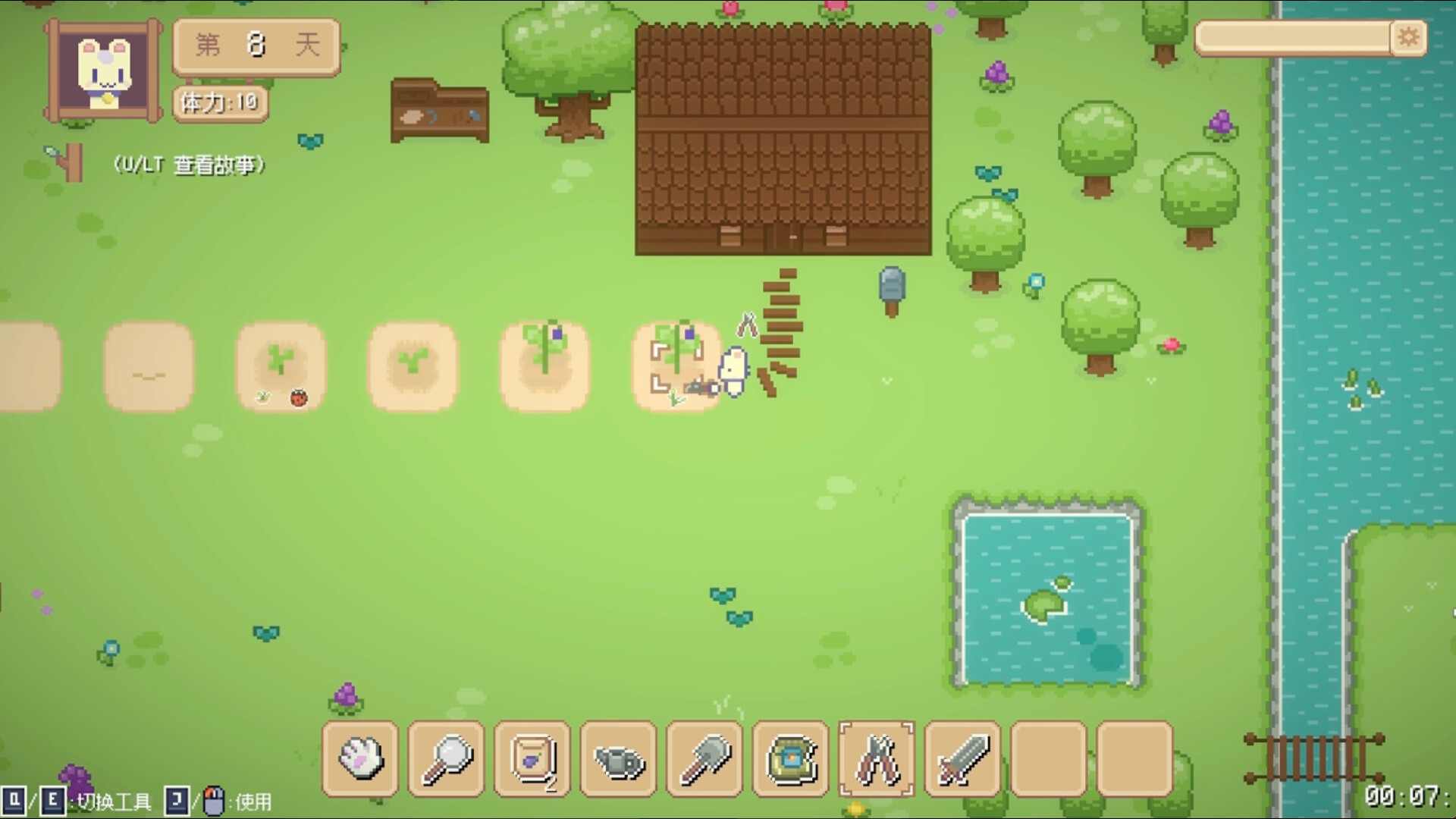
Task: Select the shovel tool
Action: (x=704, y=758)
